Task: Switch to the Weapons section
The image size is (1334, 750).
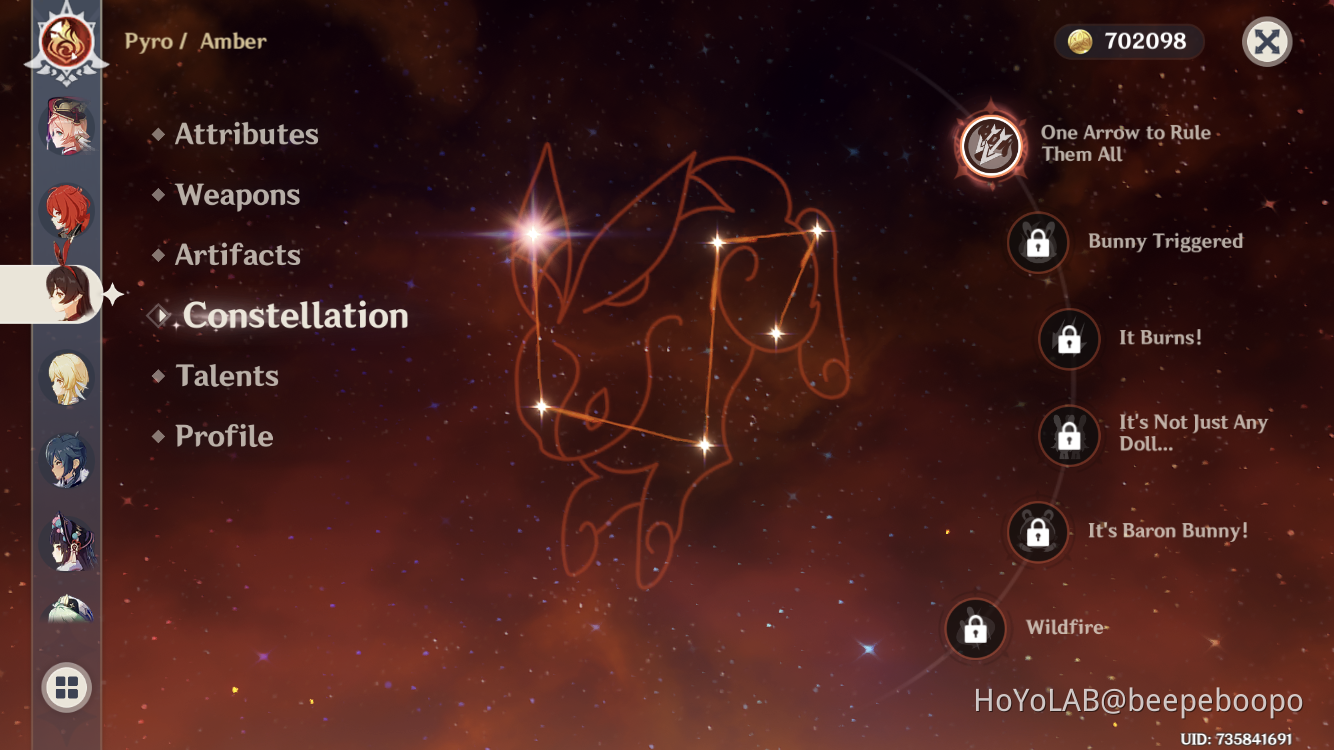Action: click(x=237, y=195)
